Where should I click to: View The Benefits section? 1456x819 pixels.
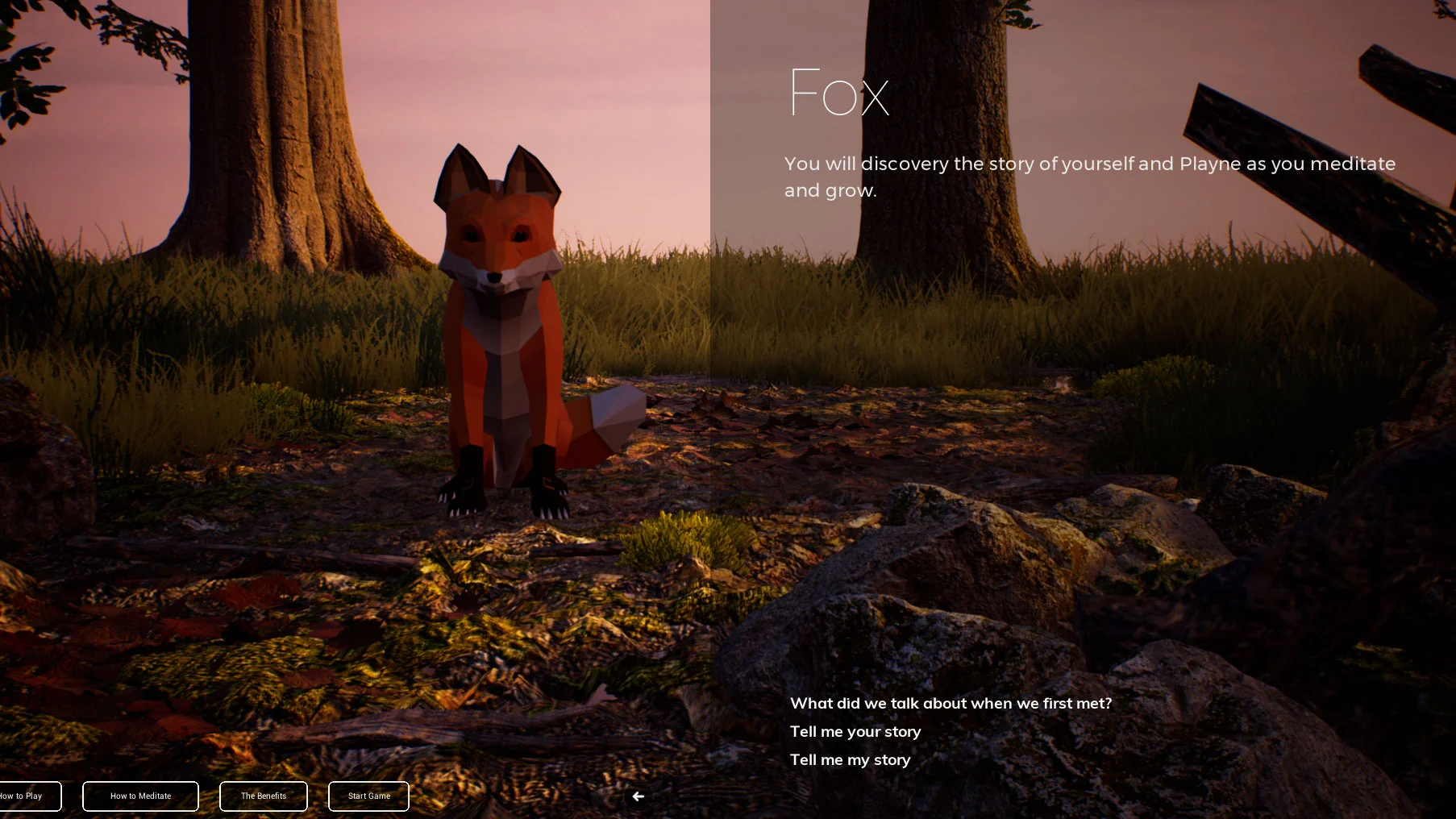263,796
